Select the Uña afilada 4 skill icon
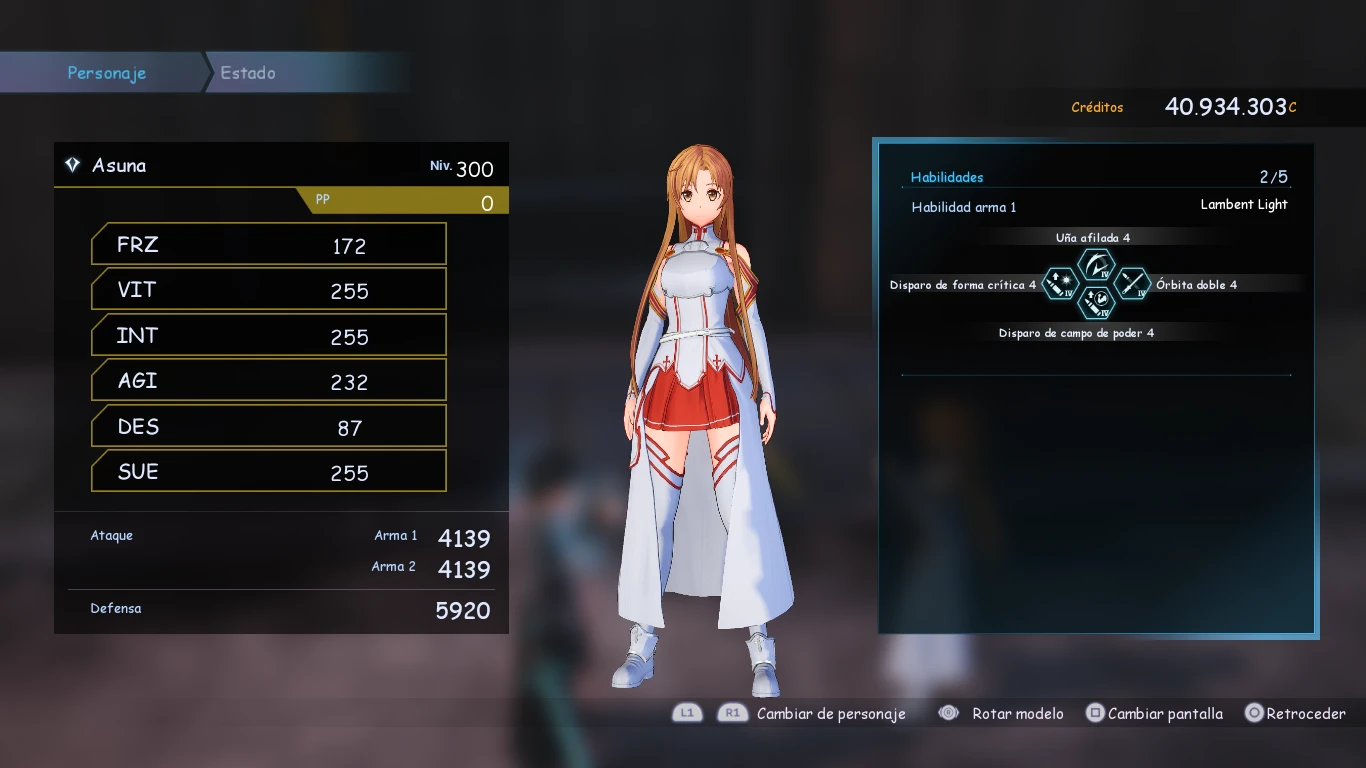The height and width of the screenshot is (768, 1366). click(x=1096, y=266)
